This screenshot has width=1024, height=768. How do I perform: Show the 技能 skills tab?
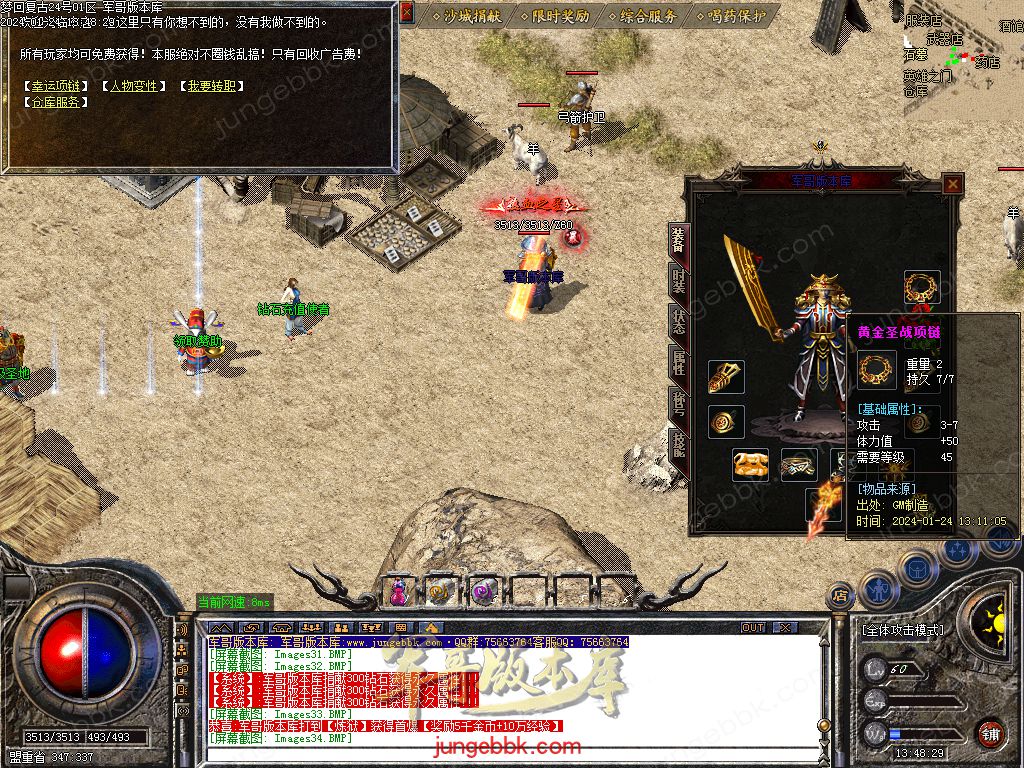click(679, 445)
